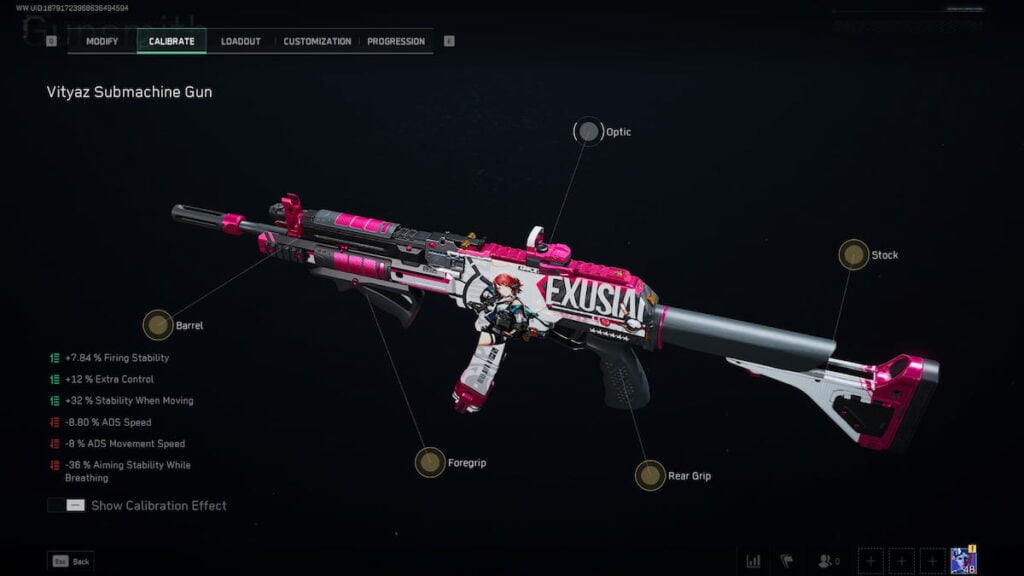
Task: Go to the Customization tab
Action: 317,41
